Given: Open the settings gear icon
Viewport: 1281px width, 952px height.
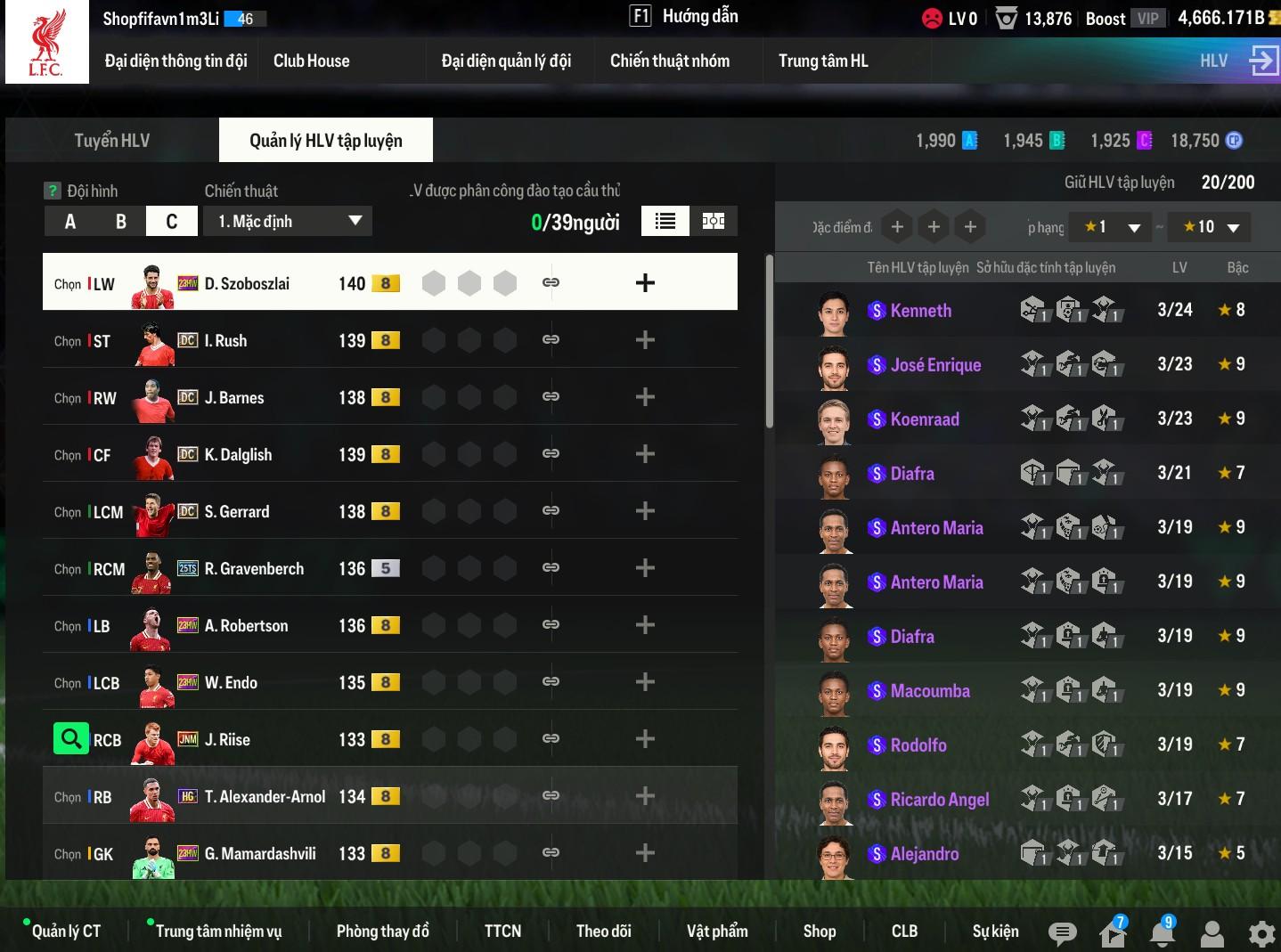Looking at the screenshot, I should click(1261, 933).
